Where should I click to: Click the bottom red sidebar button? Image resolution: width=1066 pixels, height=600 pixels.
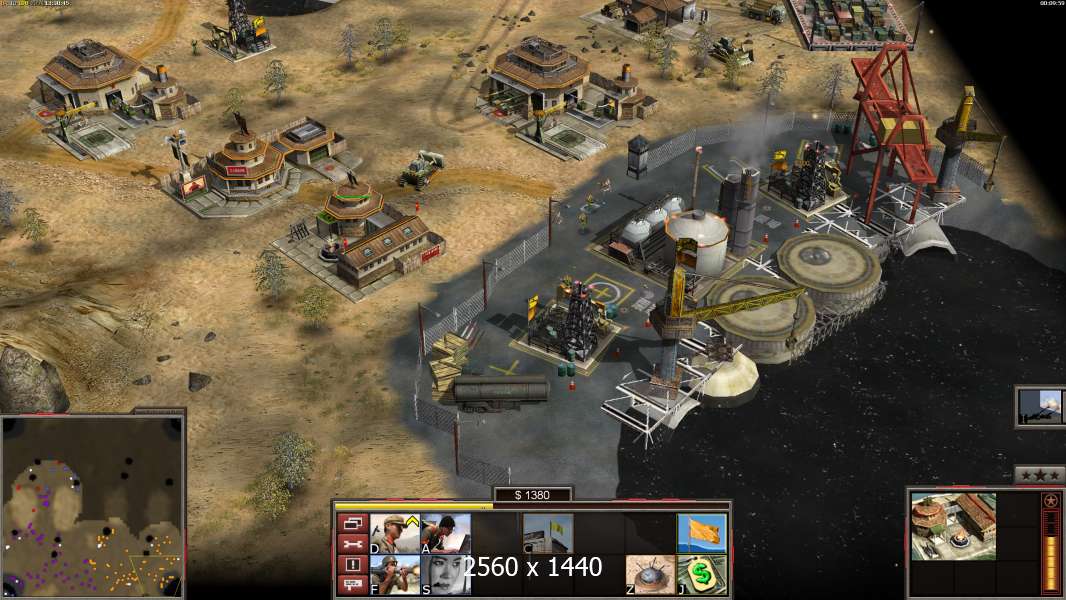352,585
